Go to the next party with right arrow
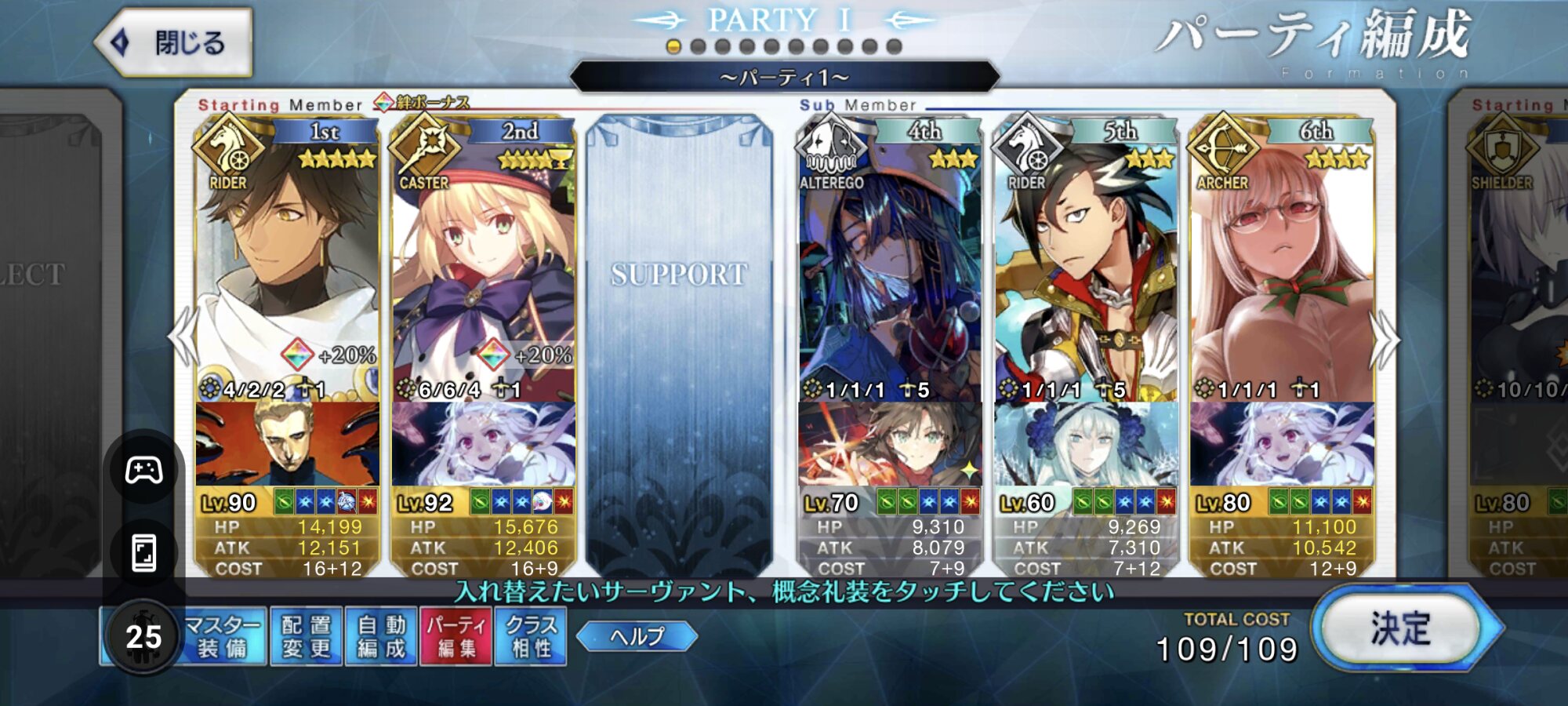Image resolution: width=1568 pixels, height=706 pixels. (1385, 340)
